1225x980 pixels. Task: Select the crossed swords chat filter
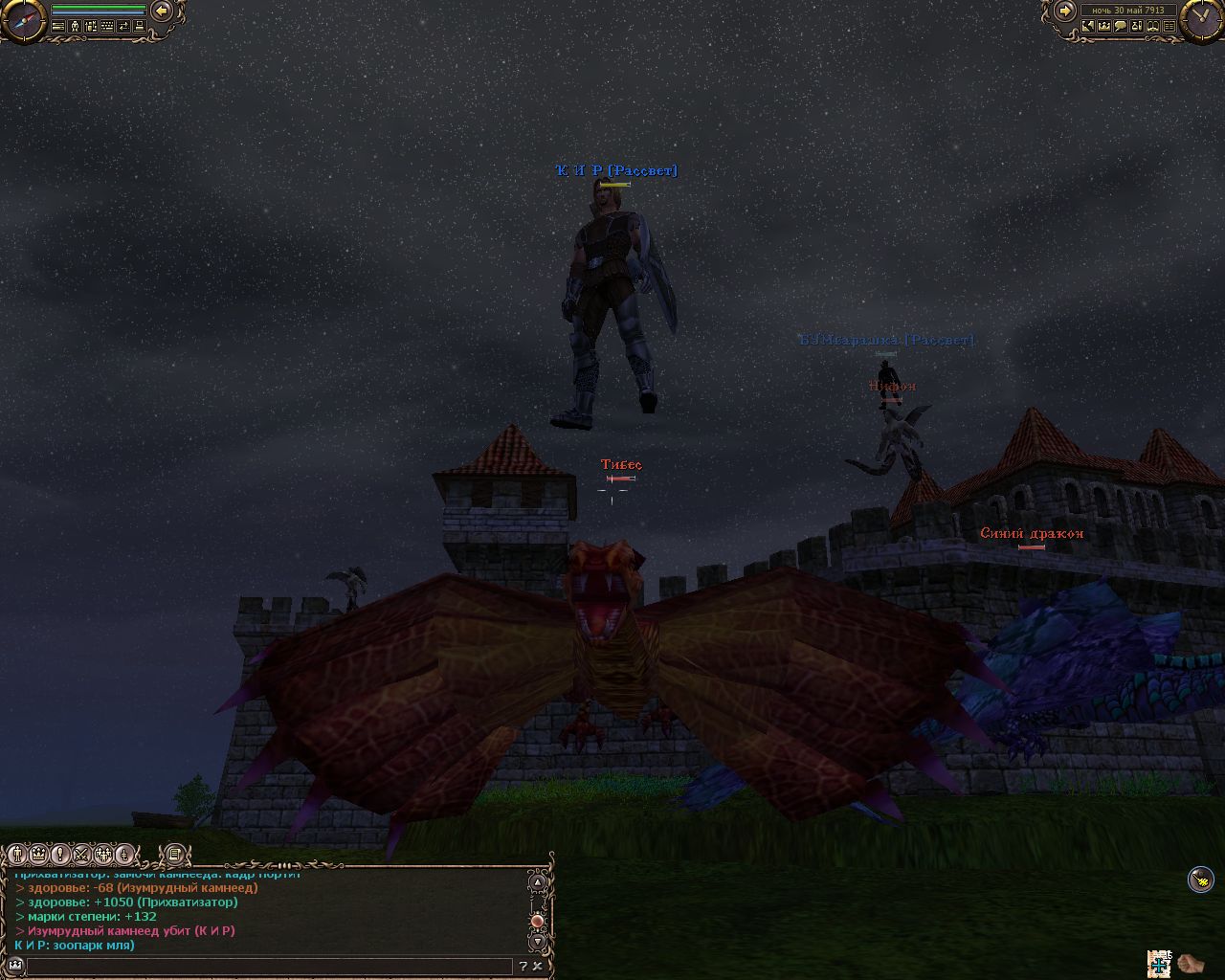81,854
